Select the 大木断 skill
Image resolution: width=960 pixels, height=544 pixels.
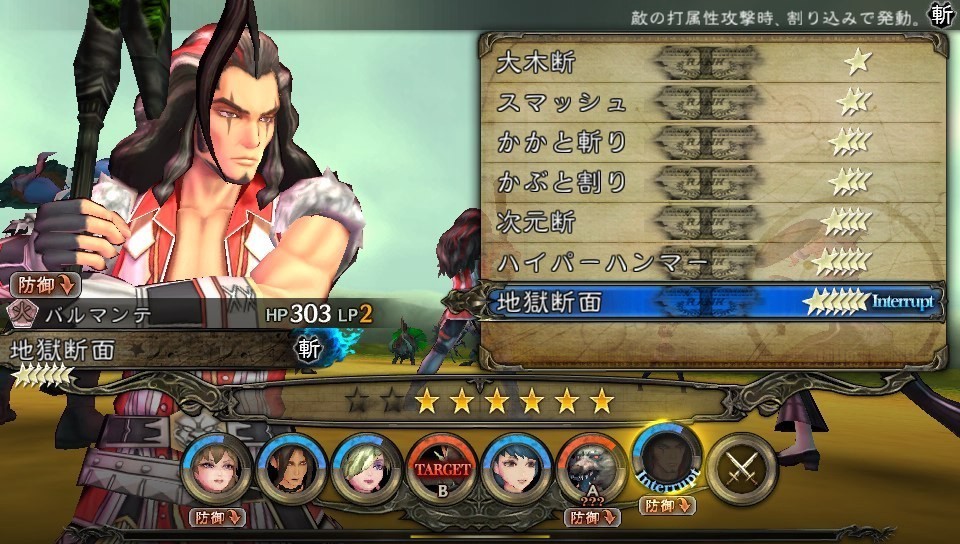[x=710, y=62]
